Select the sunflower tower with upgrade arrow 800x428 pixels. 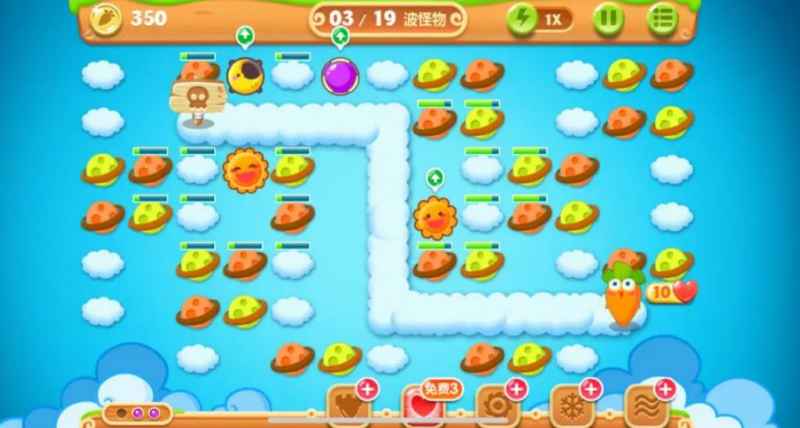tap(435, 215)
